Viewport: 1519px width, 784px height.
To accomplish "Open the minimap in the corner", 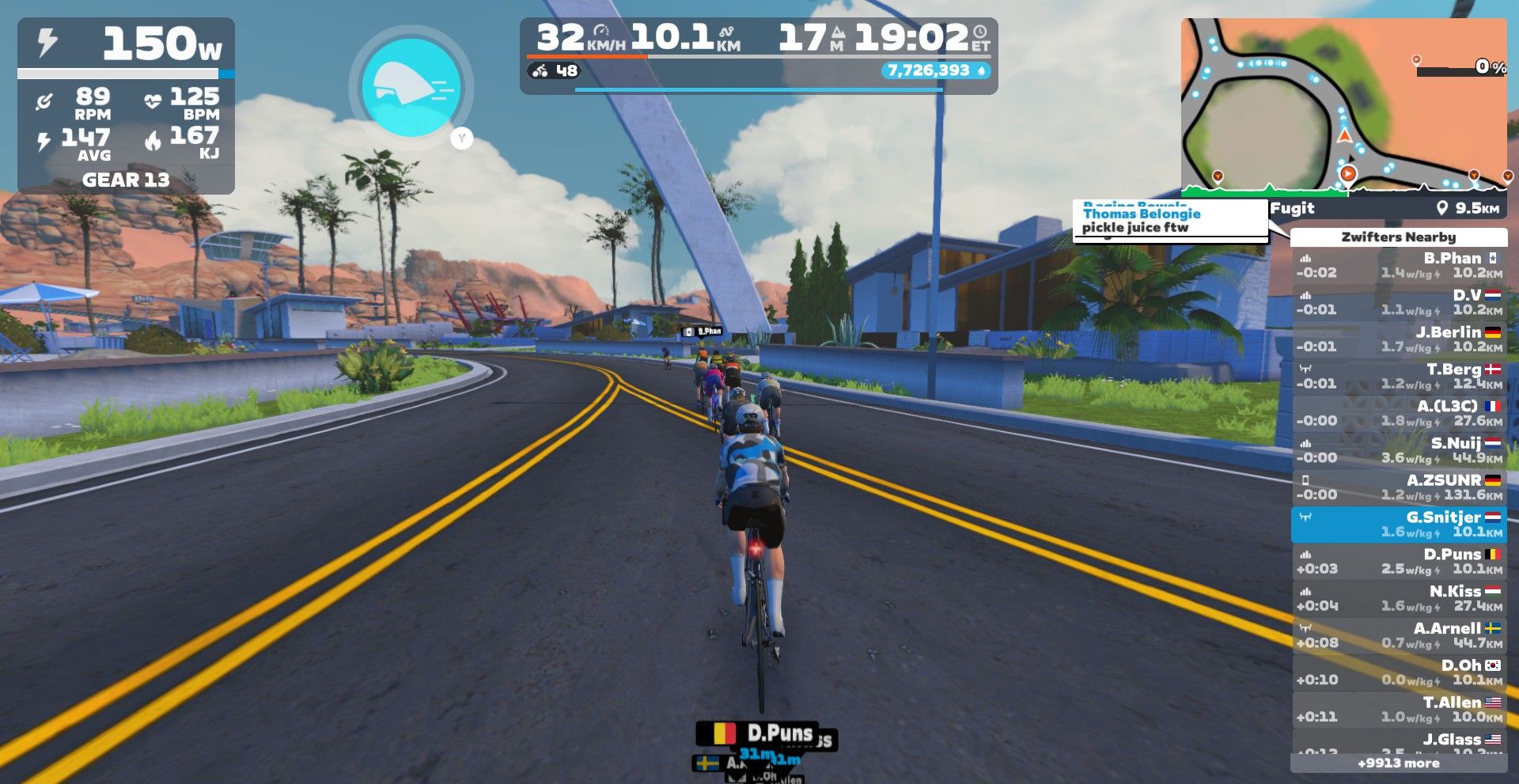I will (1343, 106).
